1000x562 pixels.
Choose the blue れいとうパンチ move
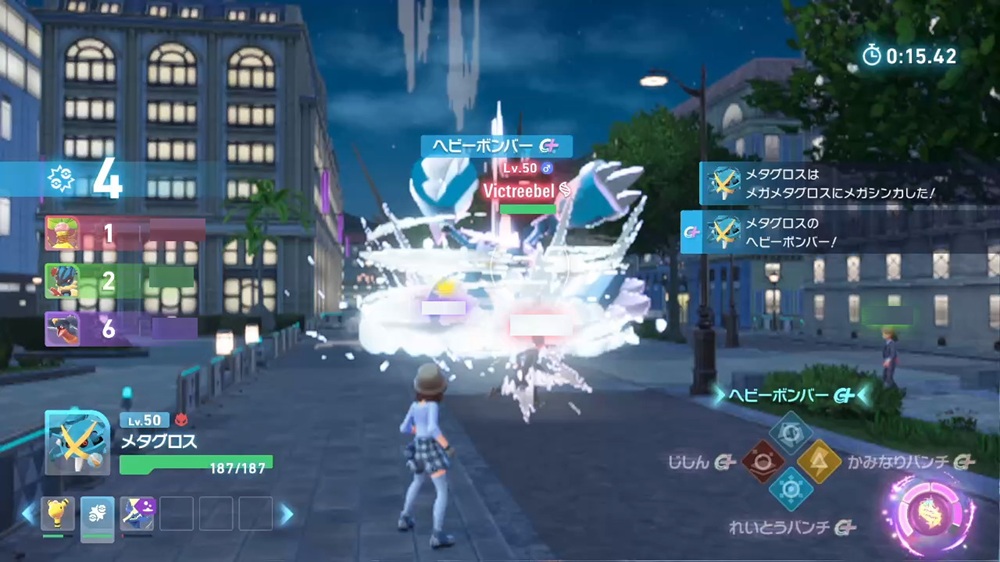(x=790, y=489)
